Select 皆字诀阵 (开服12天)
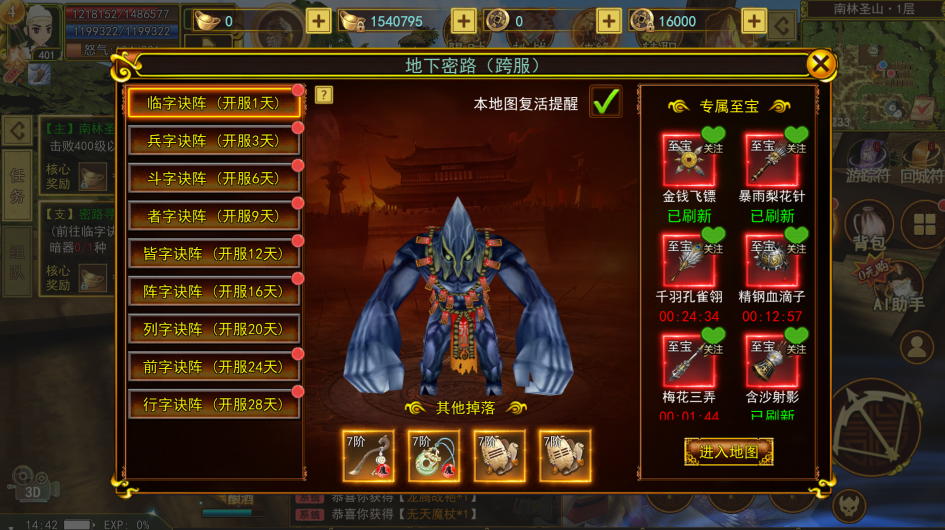The height and width of the screenshot is (530, 945). tap(213, 254)
